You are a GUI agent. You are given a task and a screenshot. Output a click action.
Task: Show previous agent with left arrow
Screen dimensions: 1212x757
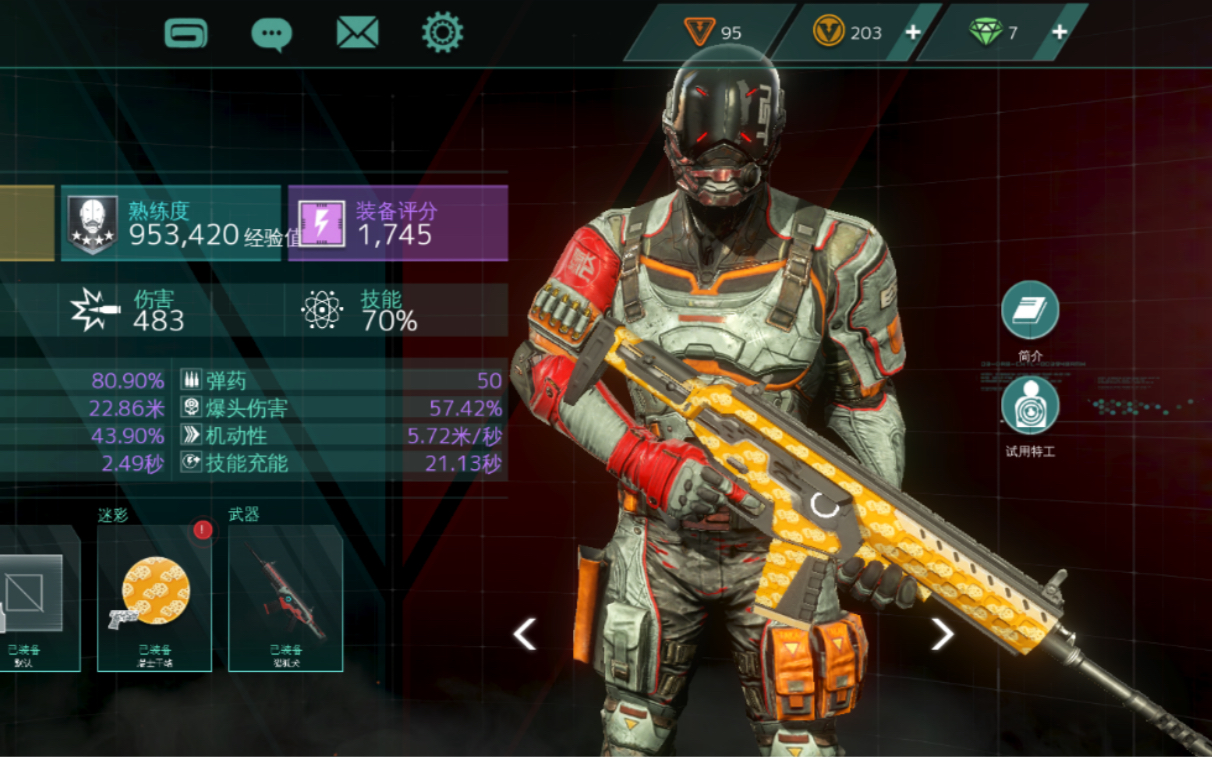[x=525, y=633]
